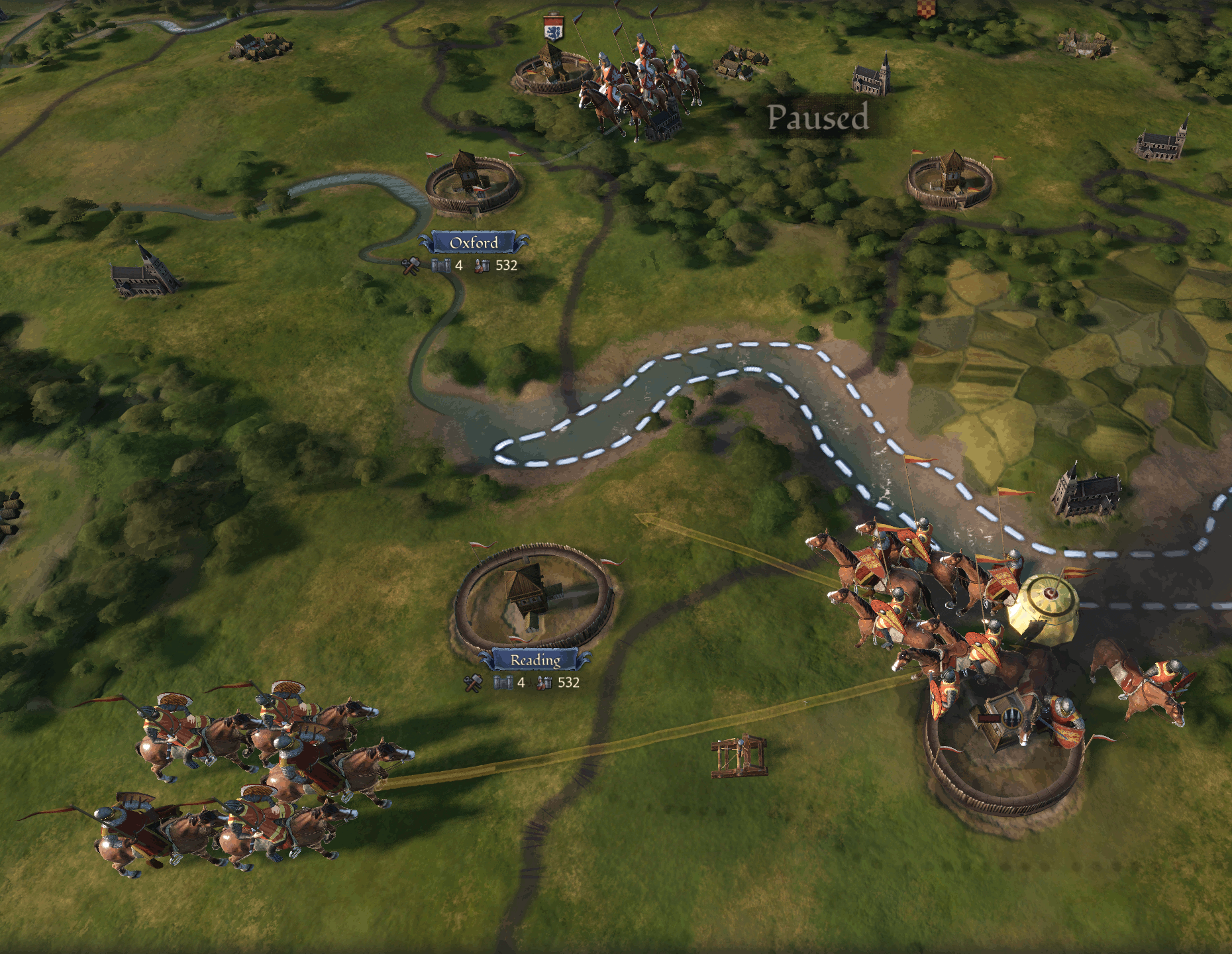Click the blue lion coat of arms shield
1232x954 pixels.
tap(553, 29)
